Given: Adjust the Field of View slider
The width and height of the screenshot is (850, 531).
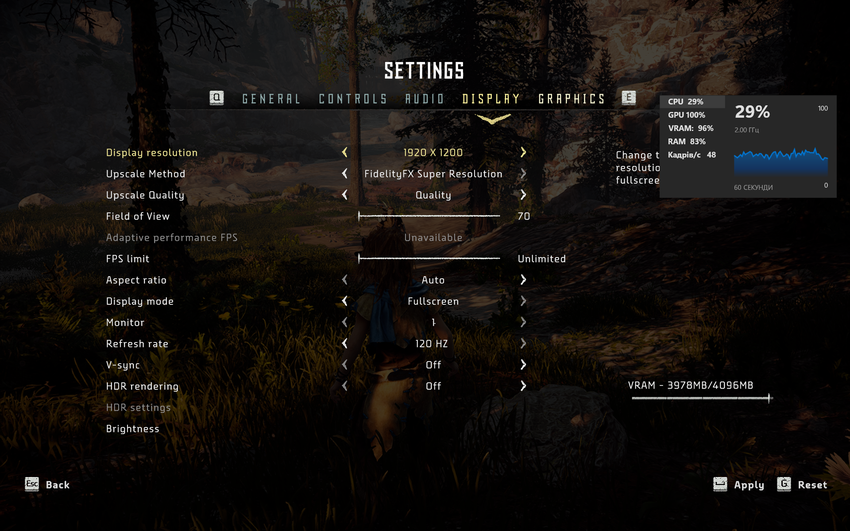Looking at the screenshot, I should point(429,216).
